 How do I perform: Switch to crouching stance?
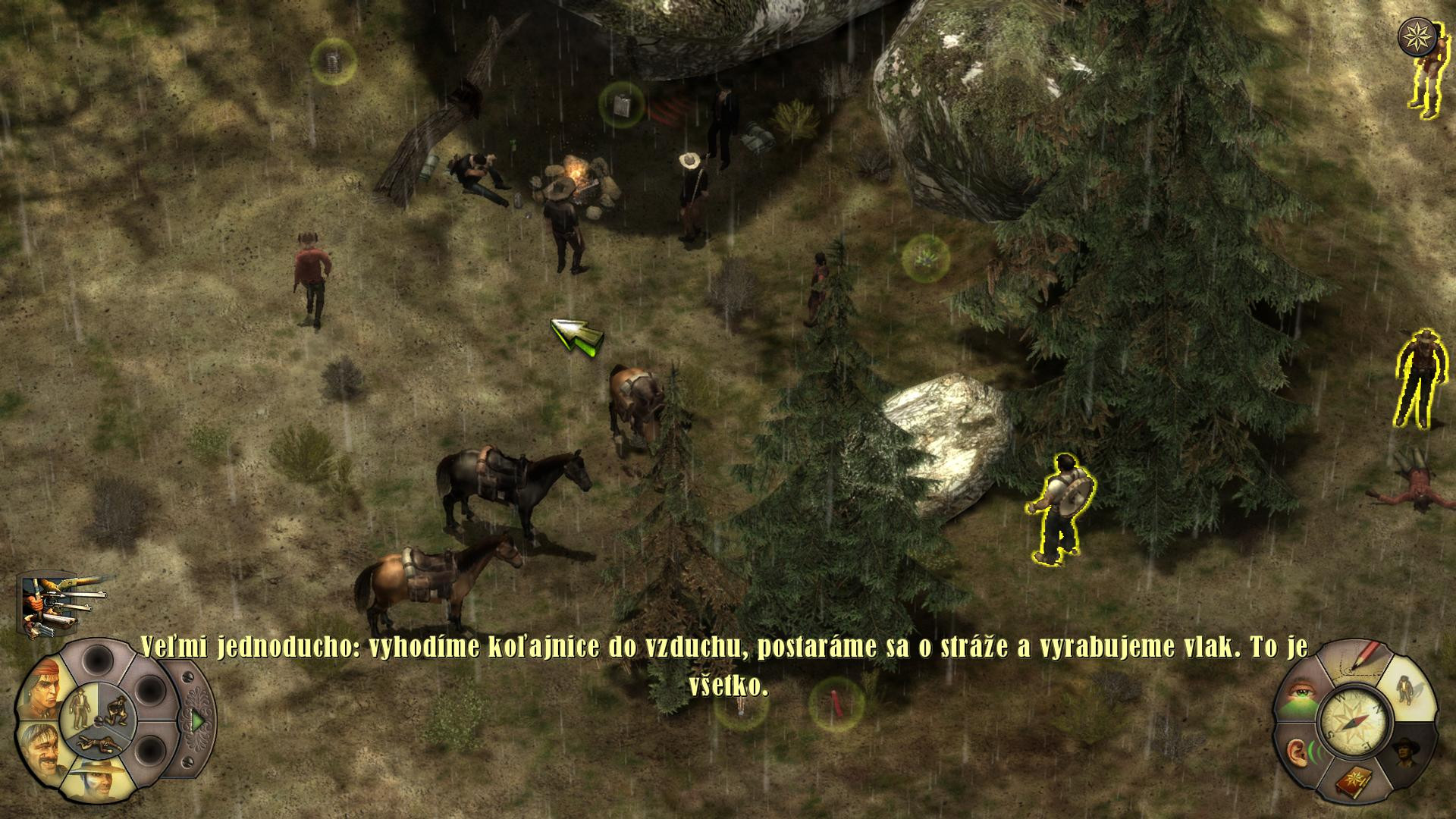click(115, 709)
